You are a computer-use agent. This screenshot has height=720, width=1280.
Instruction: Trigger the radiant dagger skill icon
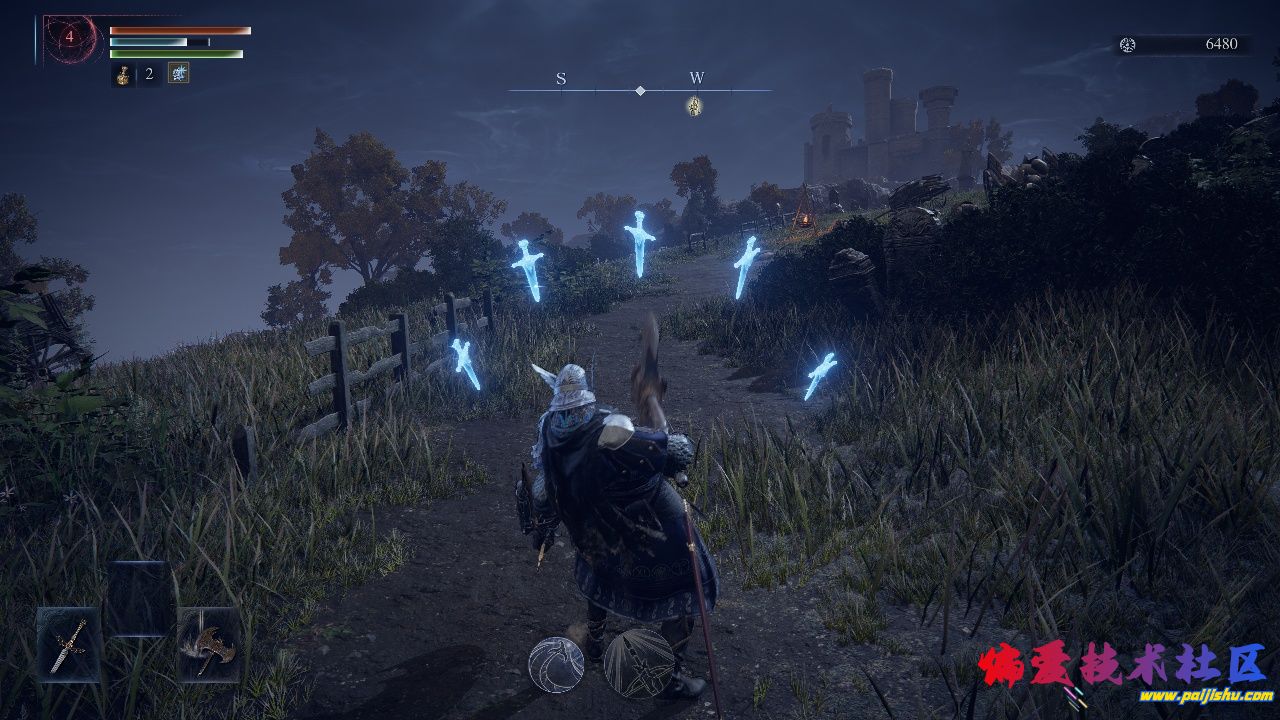pos(638,661)
